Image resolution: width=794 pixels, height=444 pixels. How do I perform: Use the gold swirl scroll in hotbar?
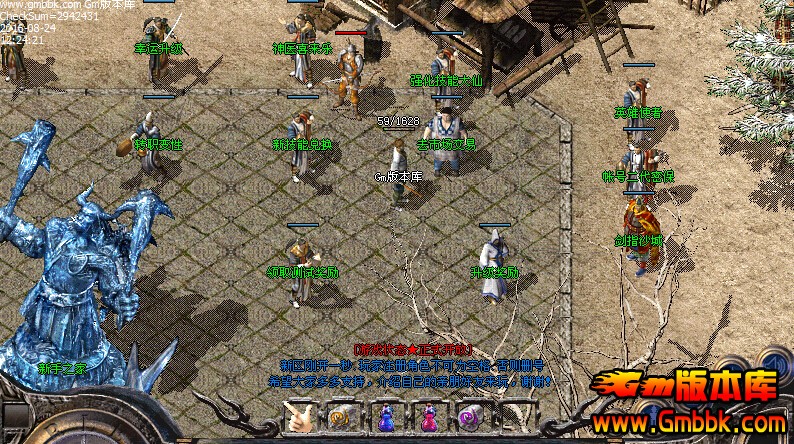(x=342, y=416)
